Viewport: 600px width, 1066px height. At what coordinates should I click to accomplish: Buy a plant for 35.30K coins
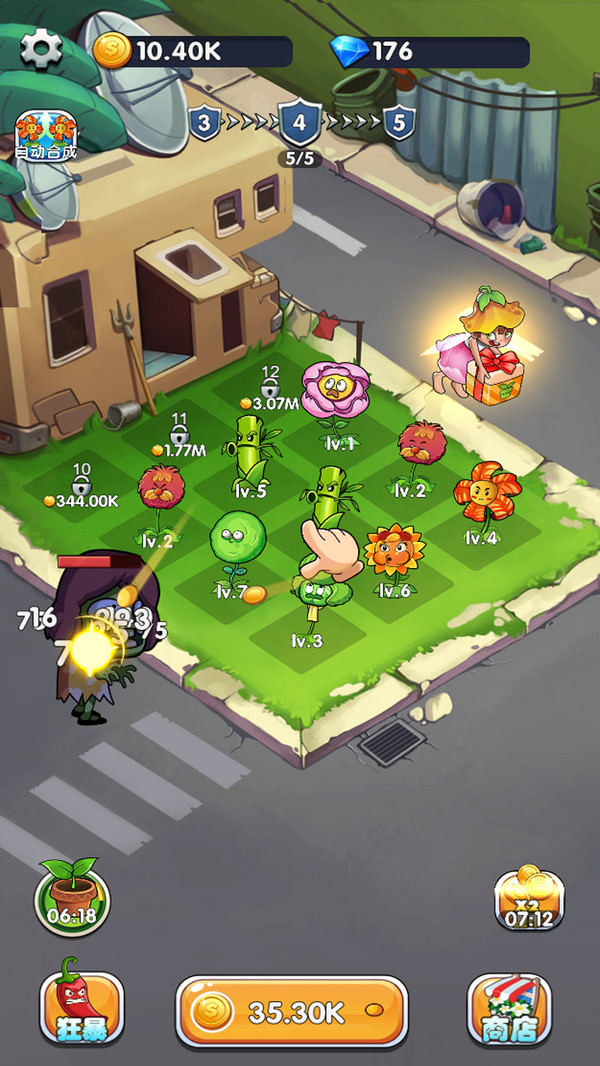tap(291, 1011)
